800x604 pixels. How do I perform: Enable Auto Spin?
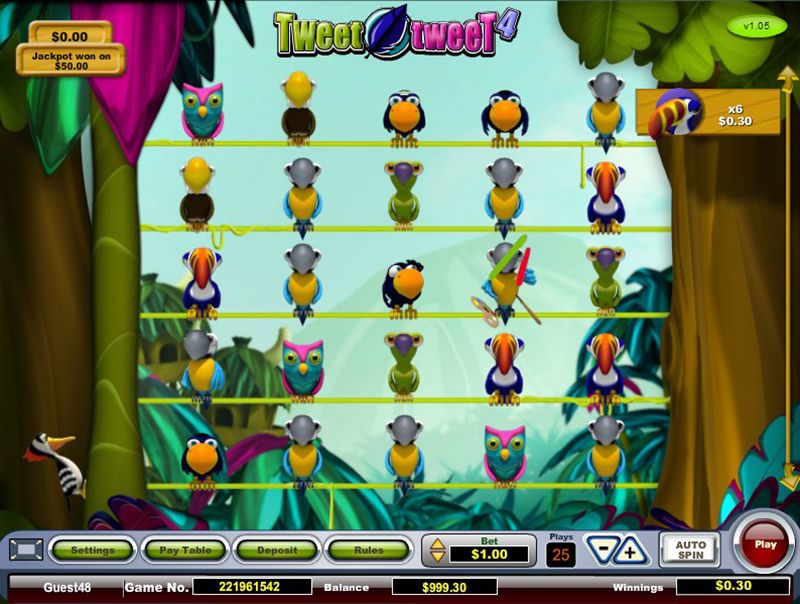click(x=690, y=550)
